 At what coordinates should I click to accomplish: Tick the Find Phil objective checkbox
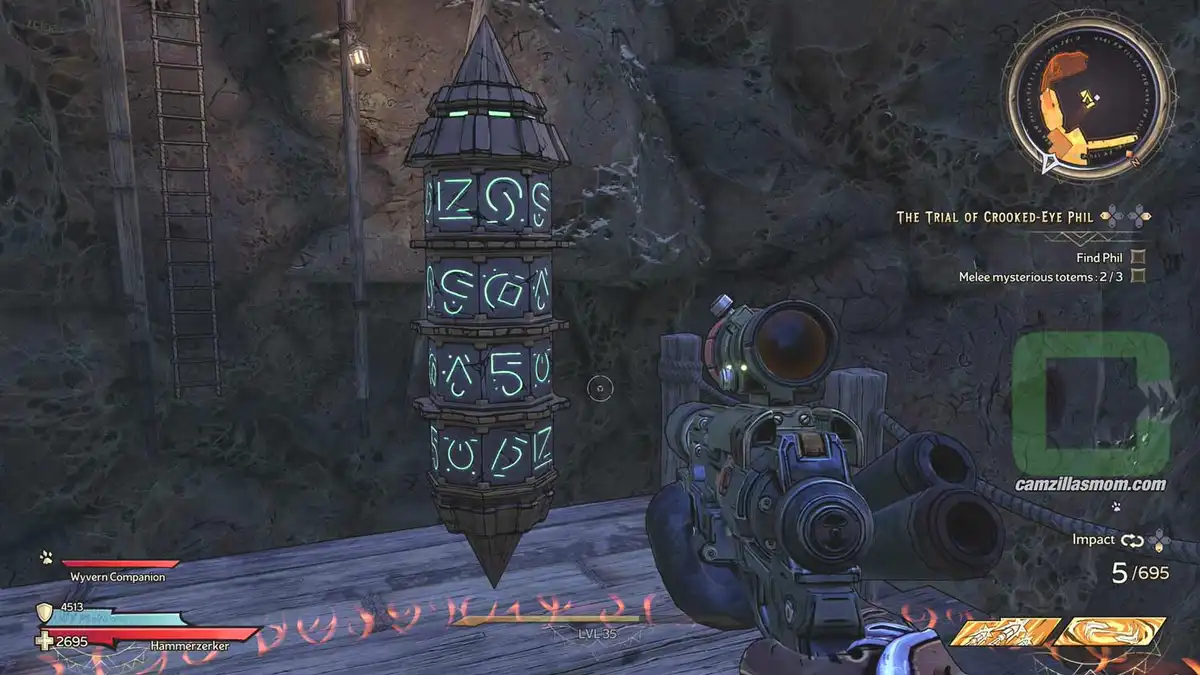click(1138, 257)
